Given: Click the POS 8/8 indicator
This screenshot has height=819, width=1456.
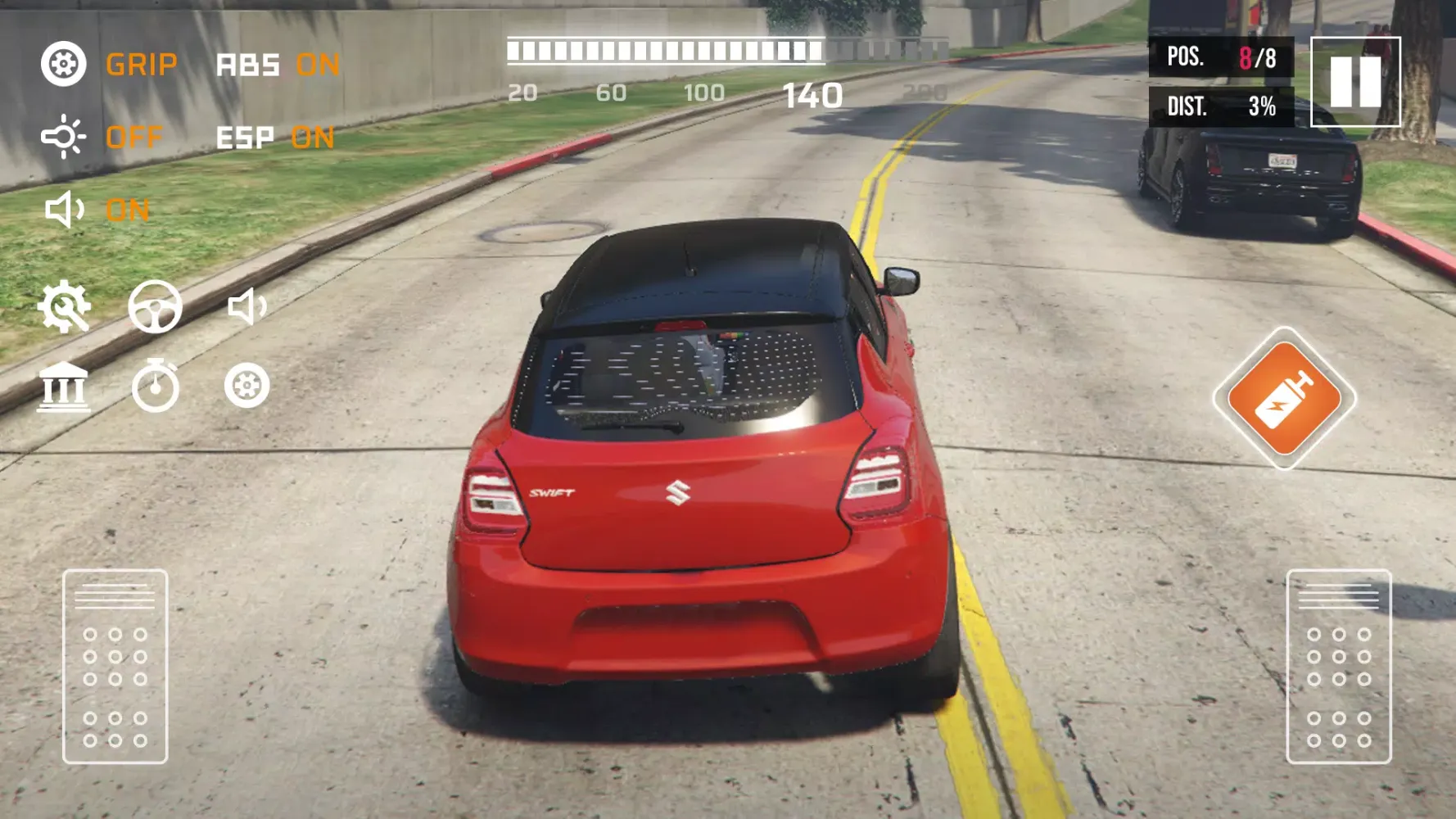Looking at the screenshot, I should point(1219,57).
